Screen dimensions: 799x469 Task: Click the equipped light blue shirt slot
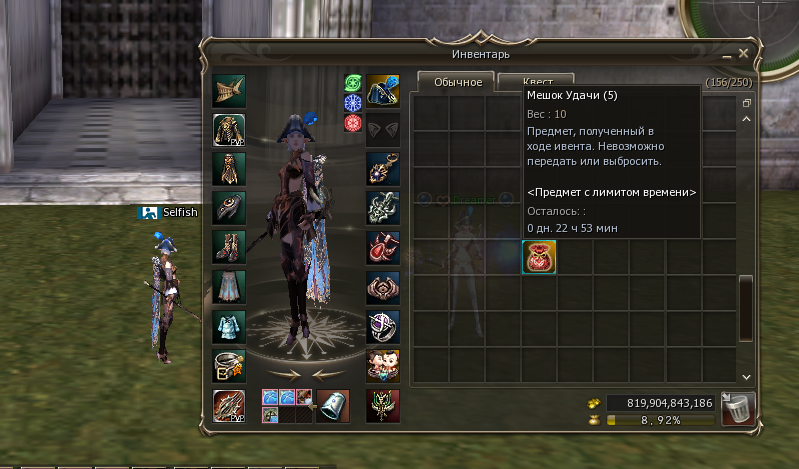[229, 327]
